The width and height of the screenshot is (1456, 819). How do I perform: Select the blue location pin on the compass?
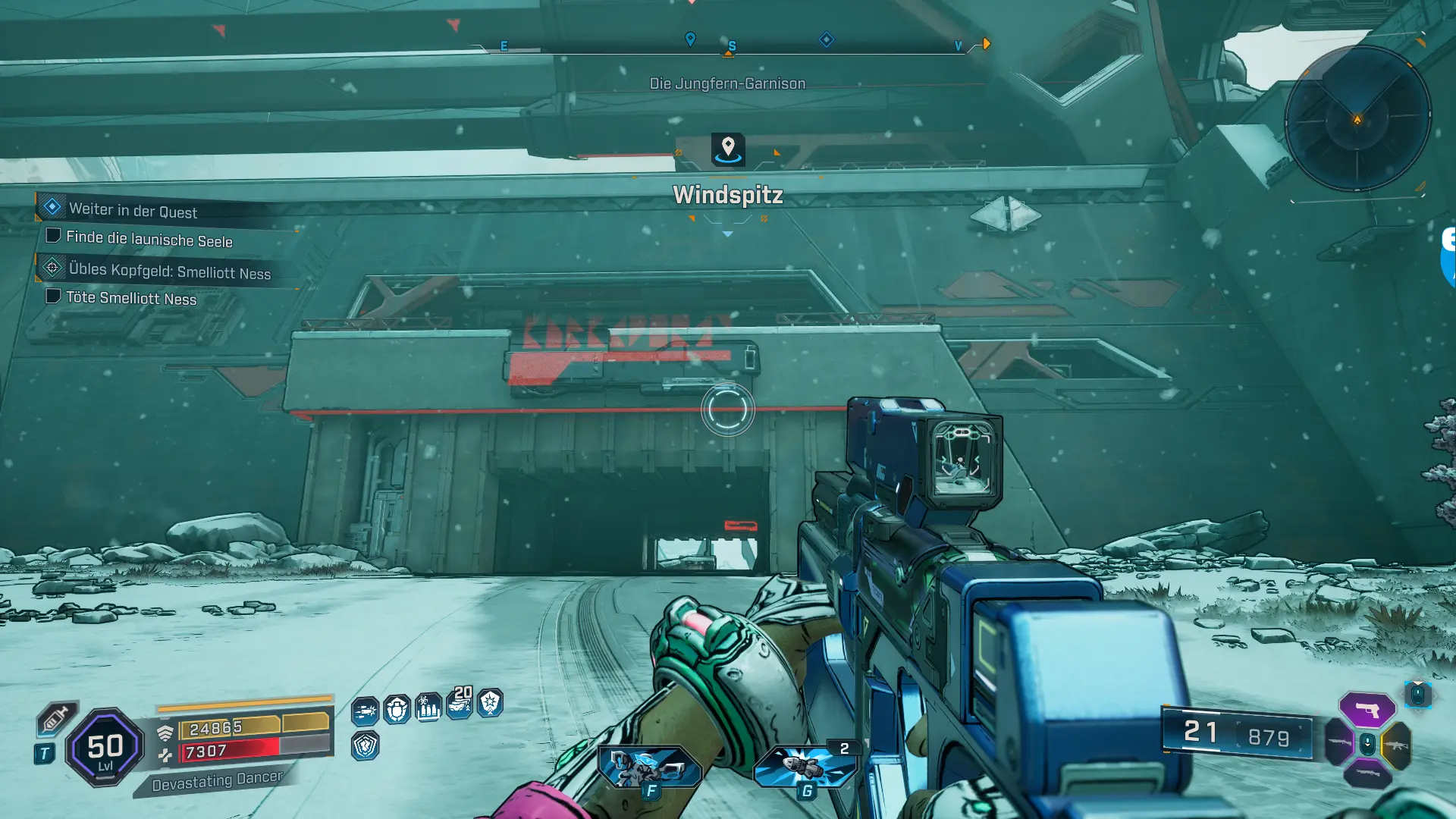click(x=690, y=39)
